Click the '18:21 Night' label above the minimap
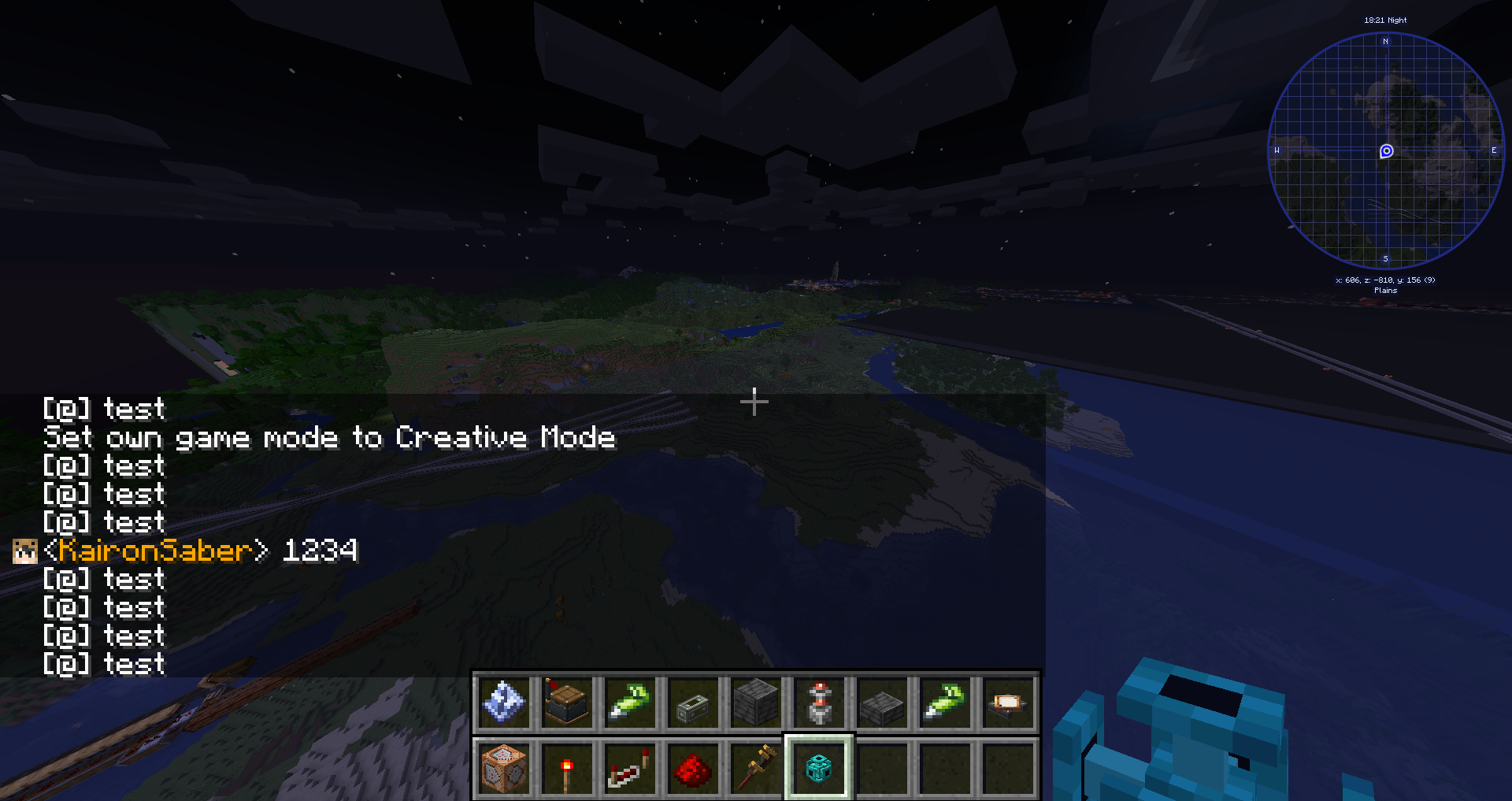Viewport: 1512px width, 801px height. [x=1384, y=20]
